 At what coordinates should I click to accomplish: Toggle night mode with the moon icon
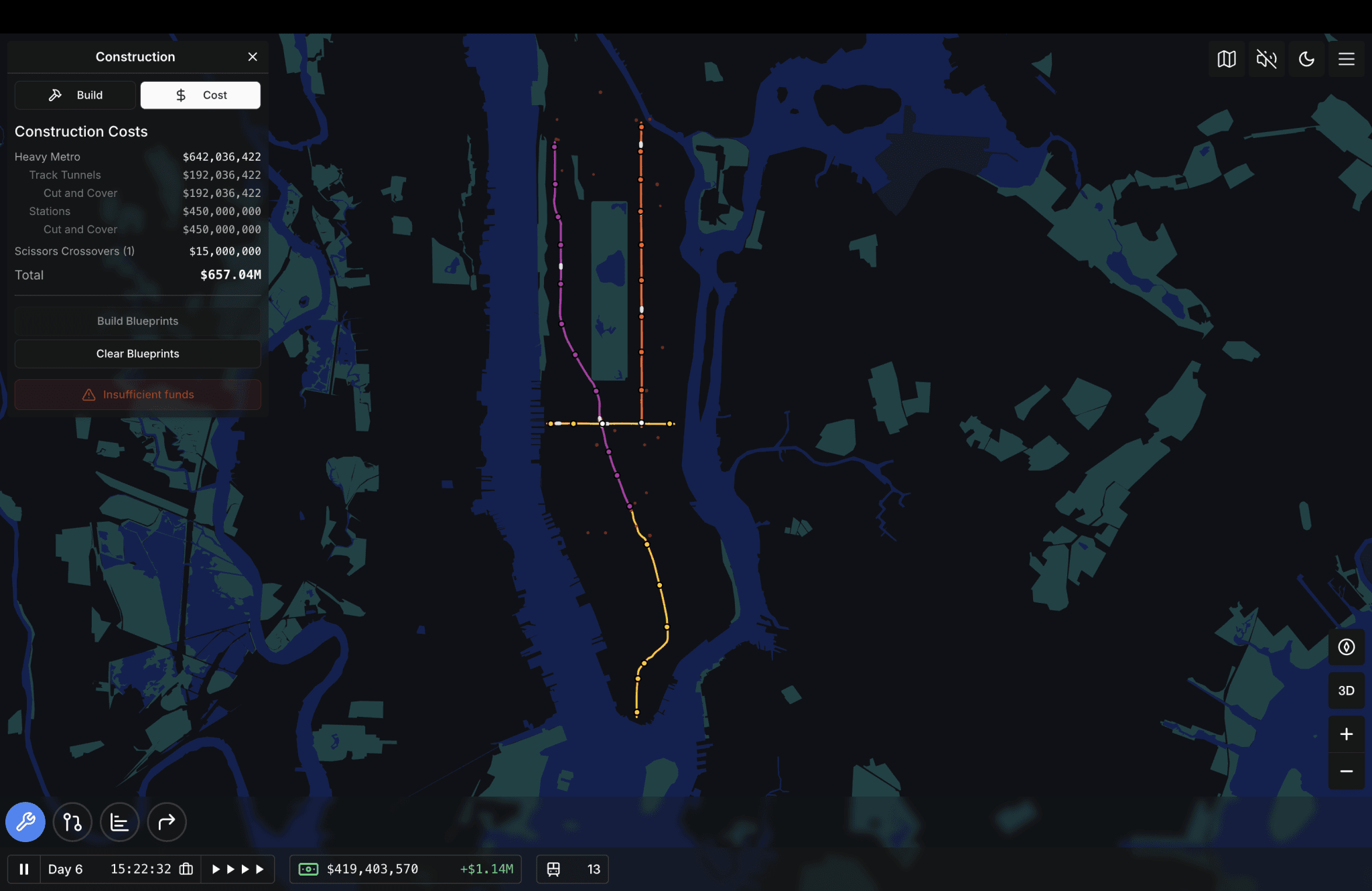[1306, 59]
